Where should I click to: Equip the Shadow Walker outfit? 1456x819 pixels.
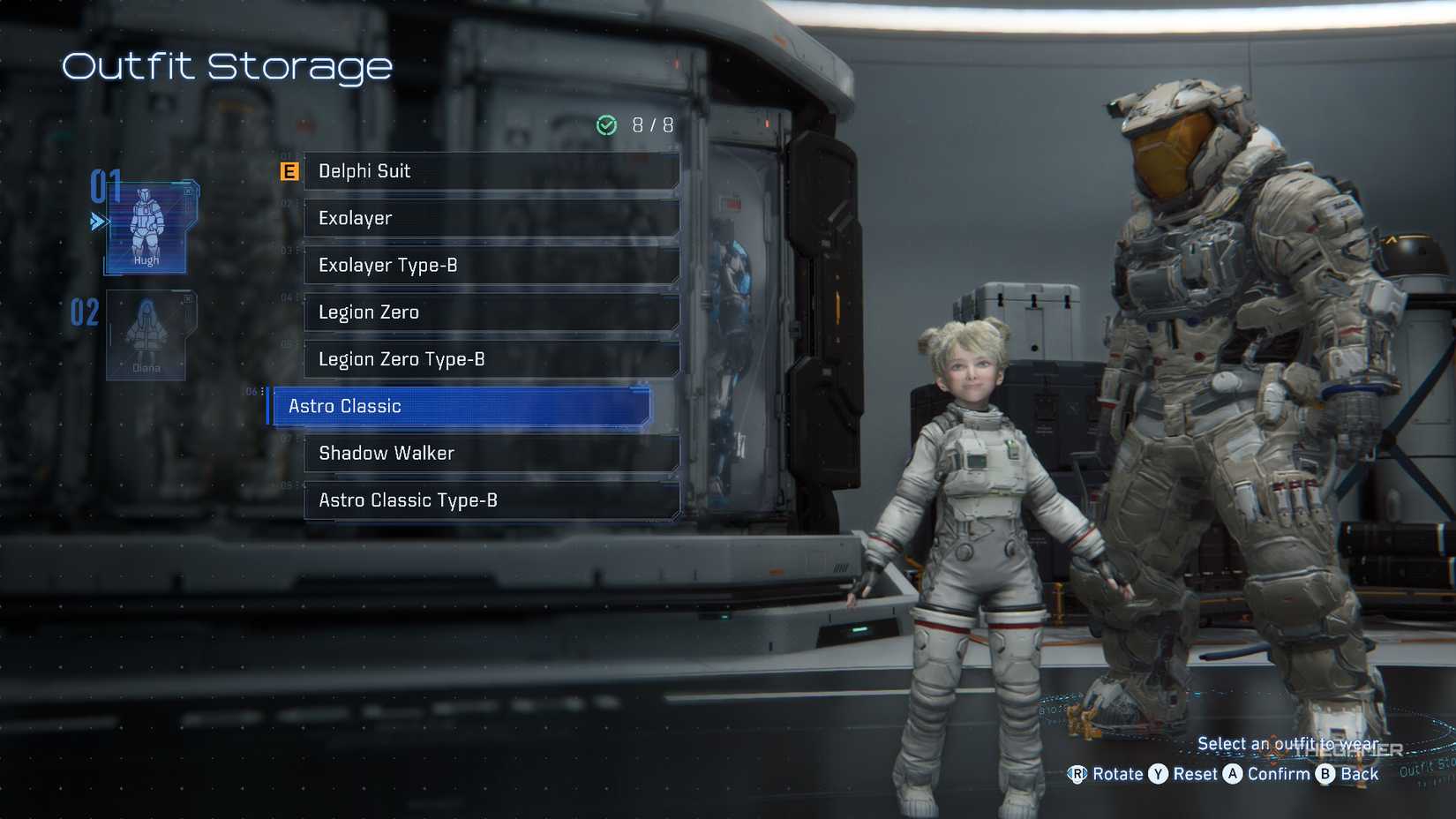pos(491,453)
